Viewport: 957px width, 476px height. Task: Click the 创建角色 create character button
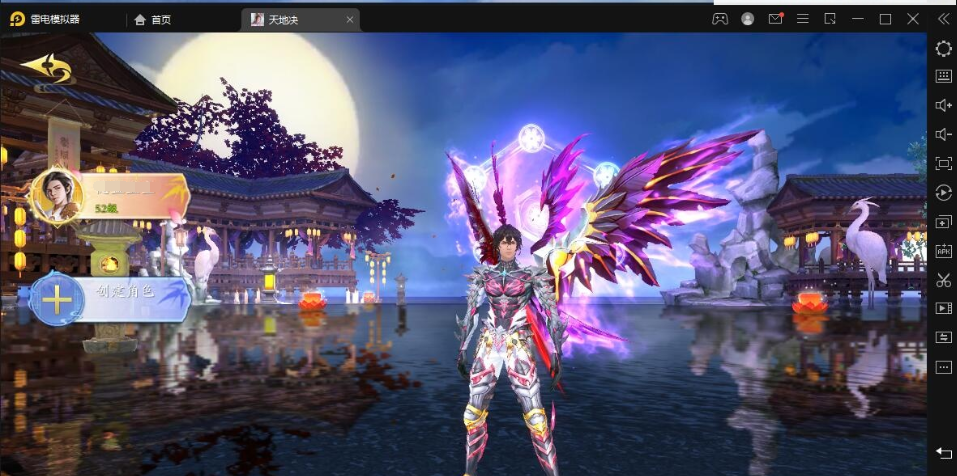[x=110, y=299]
